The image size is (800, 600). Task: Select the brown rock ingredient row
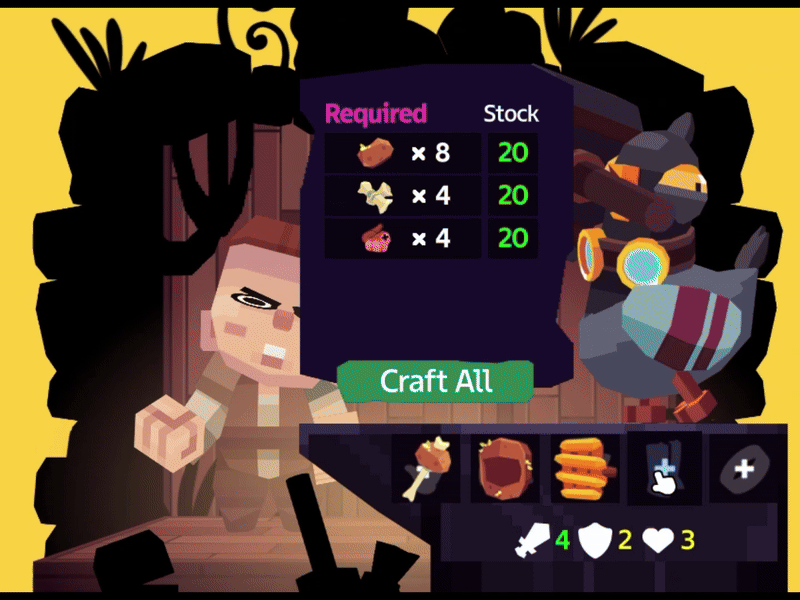402,153
